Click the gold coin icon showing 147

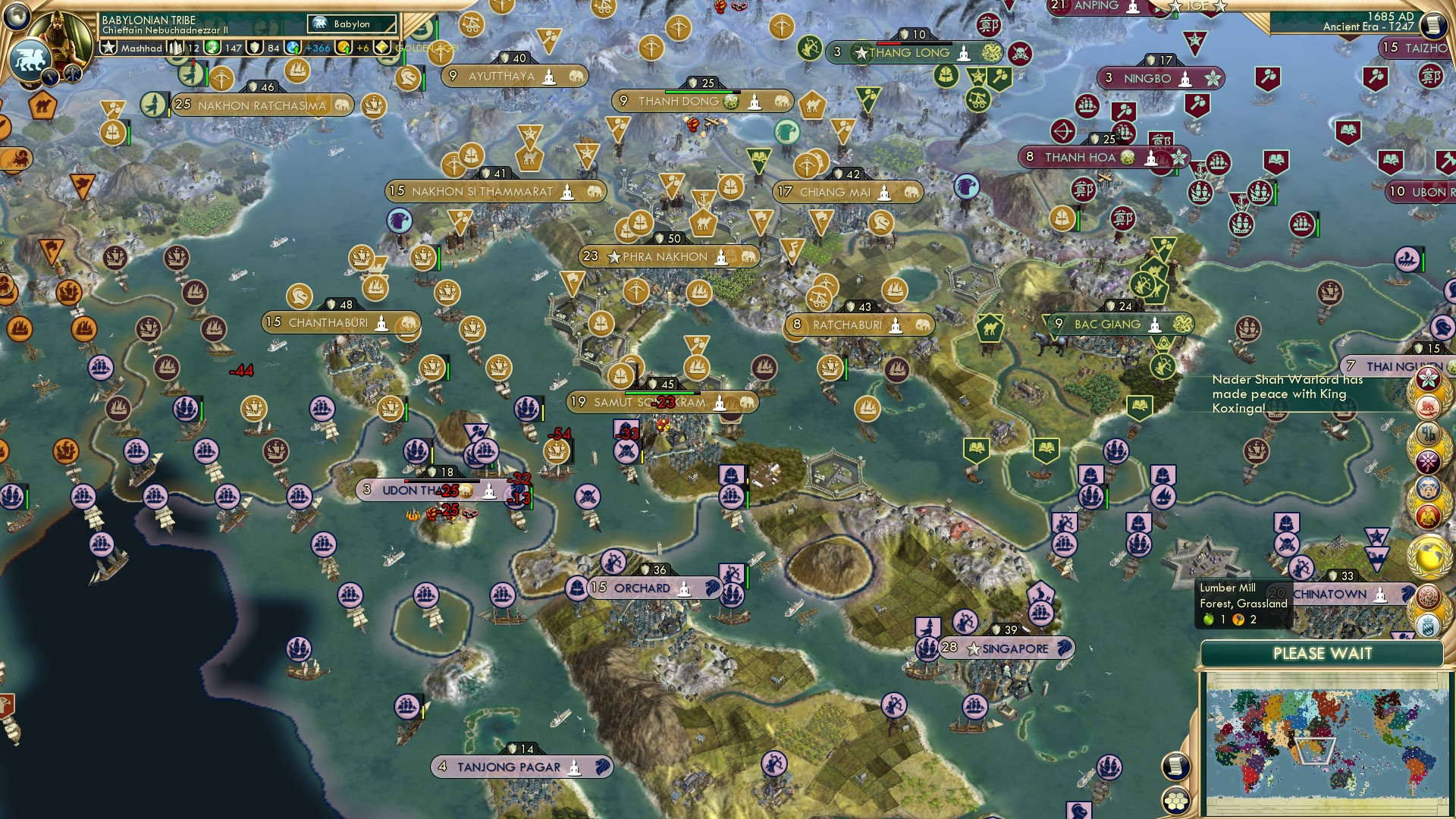(213, 48)
